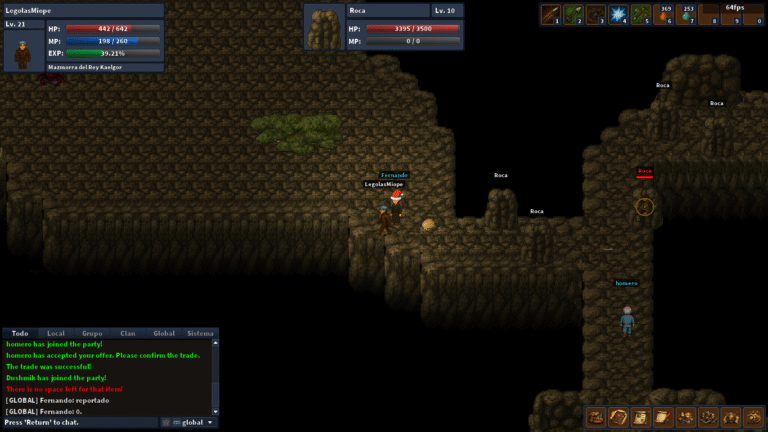Activate the arrow skill in slot 2
The height and width of the screenshot is (432, 768).
574,14
